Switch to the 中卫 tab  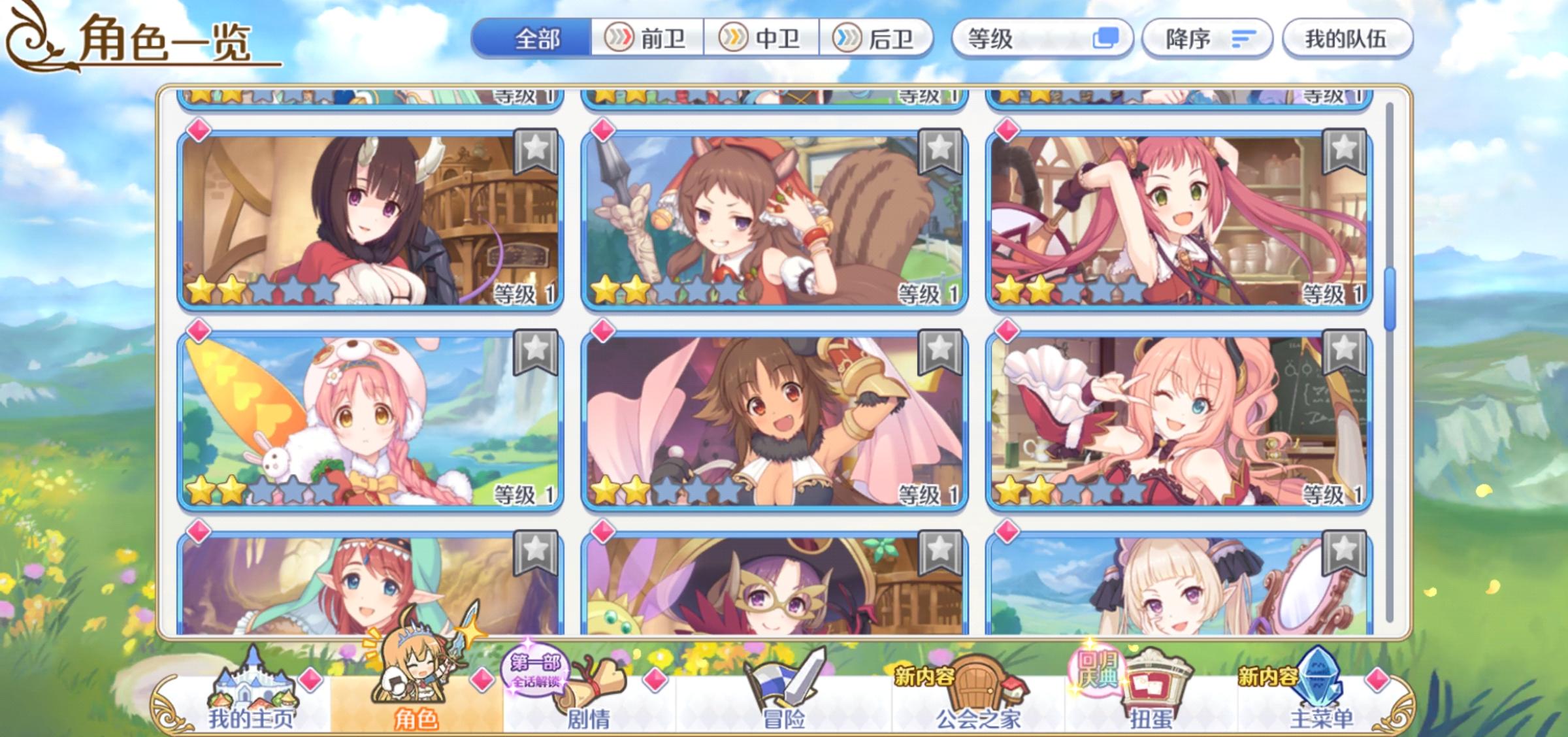(x=763, y=39)
